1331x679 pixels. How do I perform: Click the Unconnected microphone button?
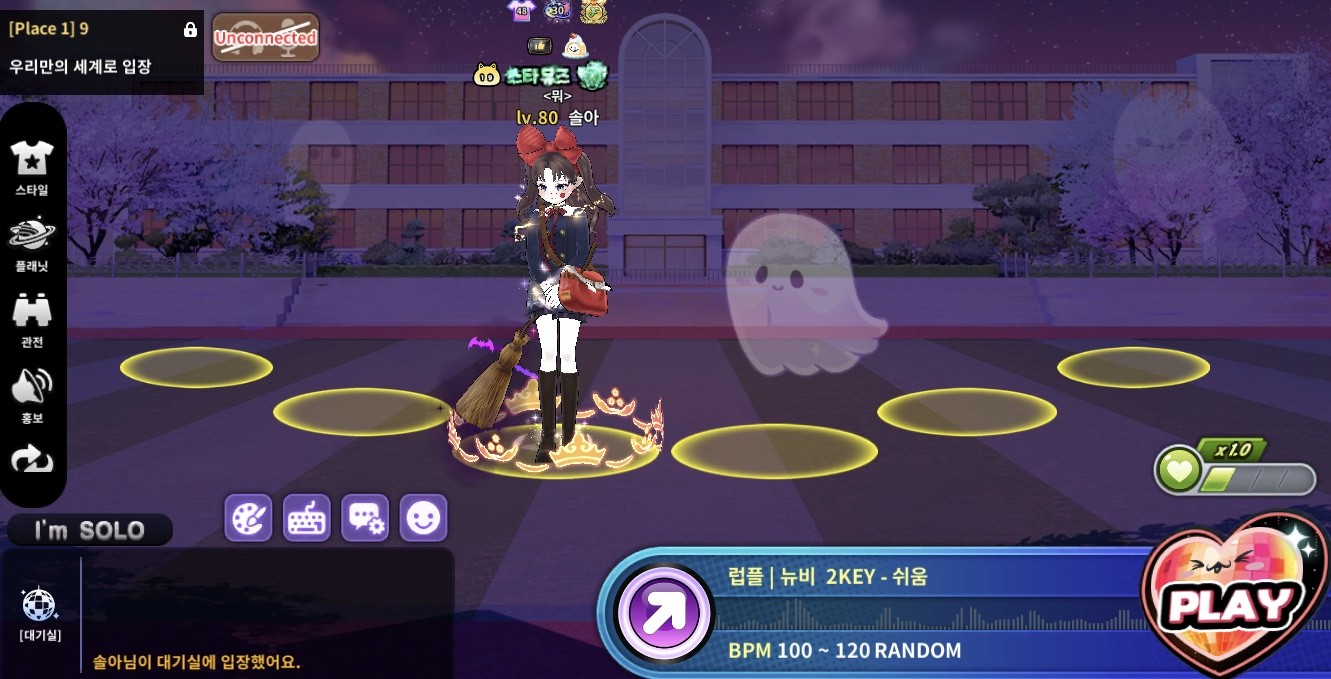tap(265, 38)
